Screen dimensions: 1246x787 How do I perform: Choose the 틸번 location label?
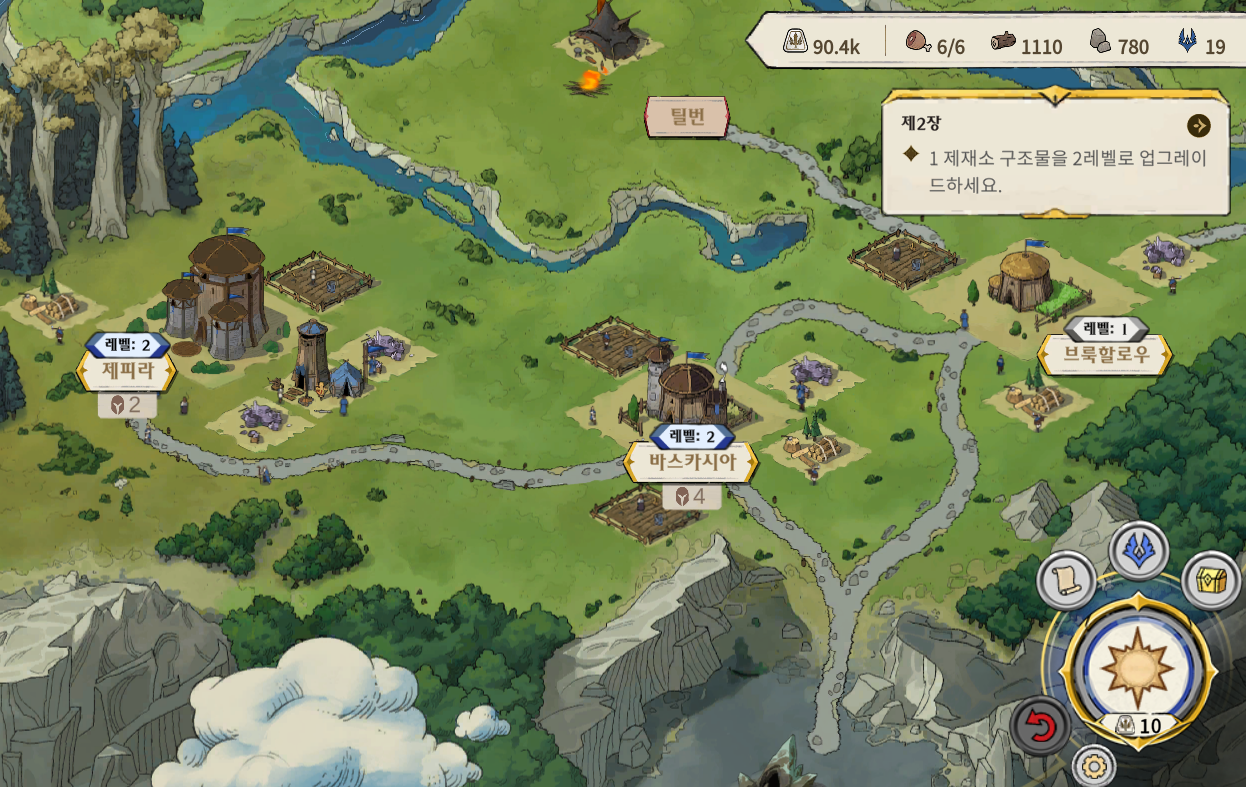(x=687, y=117)
